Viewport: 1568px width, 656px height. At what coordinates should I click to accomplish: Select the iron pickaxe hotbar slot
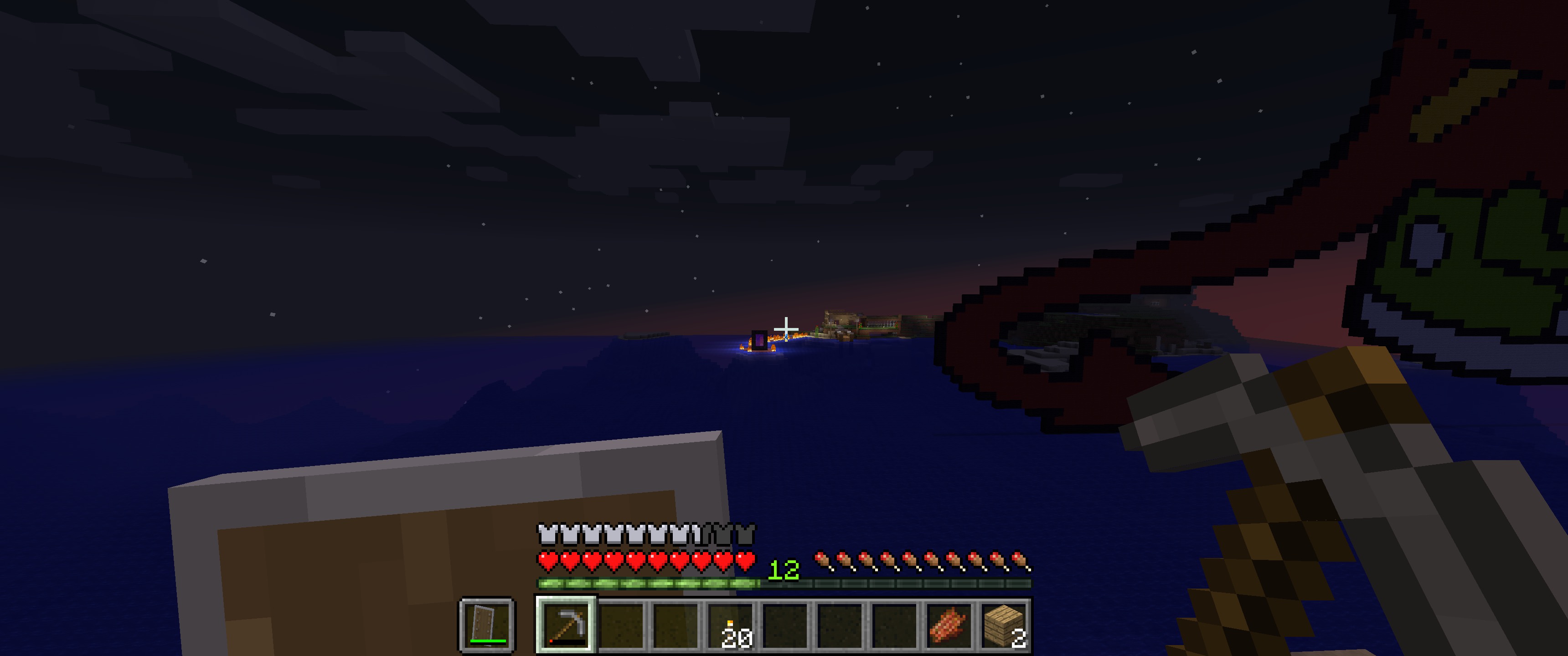coord(566,625)
